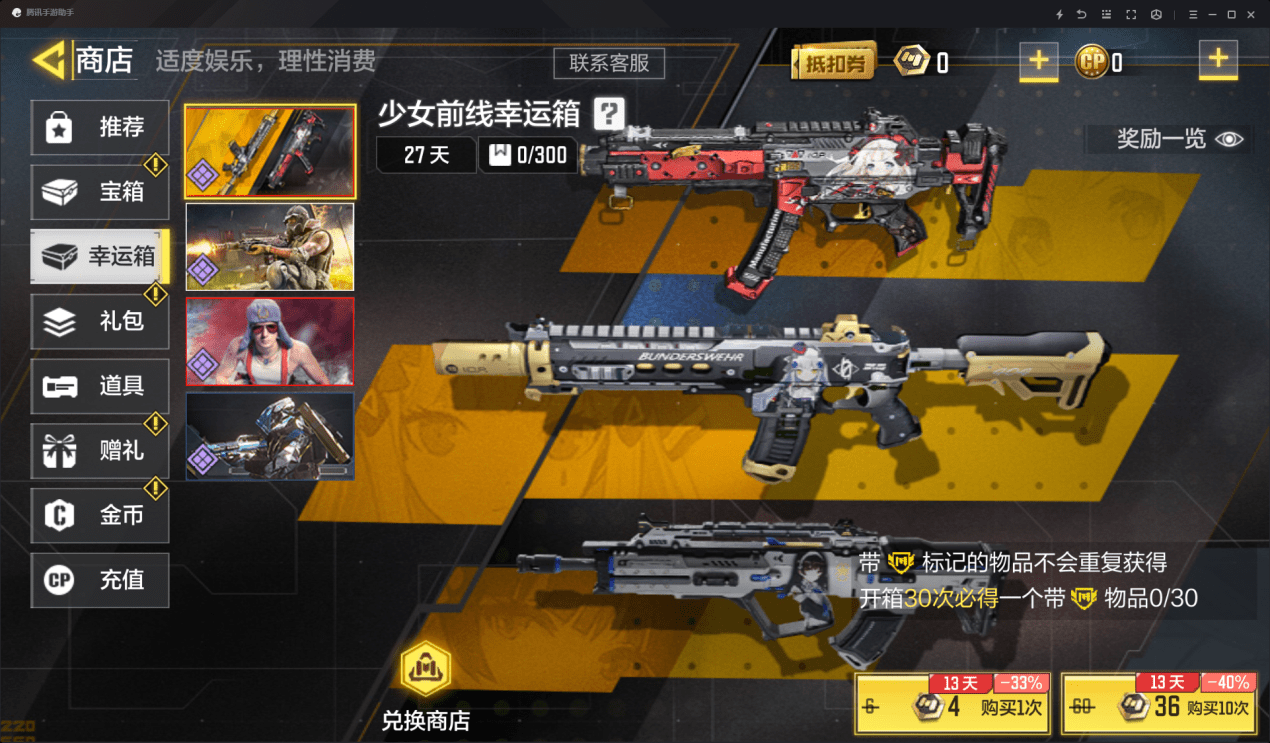Image resolution: width=1270 pixels, height=743 pixels.
Task: View 奖励一览 rewards overview
Action: coord(1180,139)
